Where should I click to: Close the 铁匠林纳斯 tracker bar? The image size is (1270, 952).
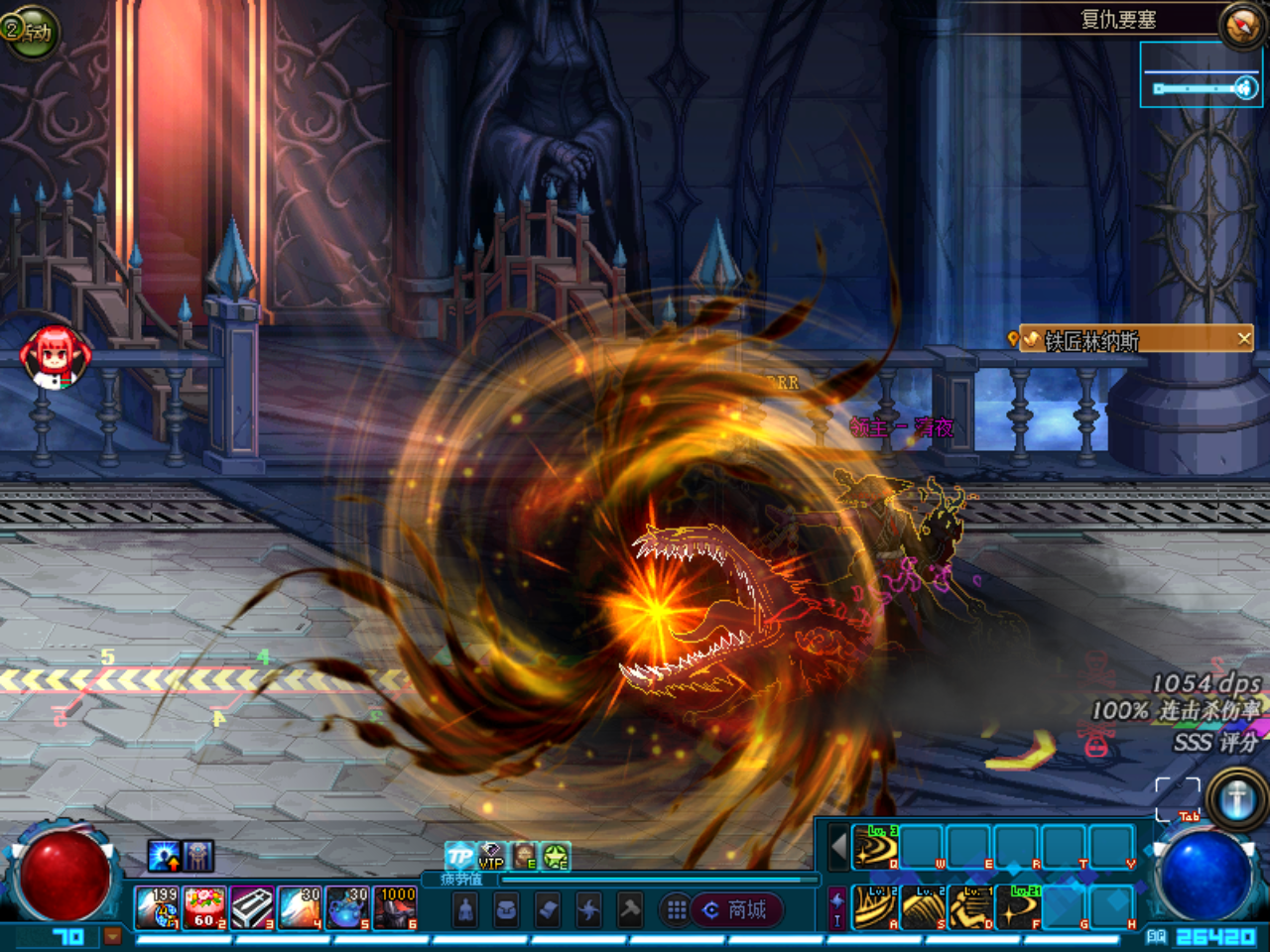tap(1243, 339)
